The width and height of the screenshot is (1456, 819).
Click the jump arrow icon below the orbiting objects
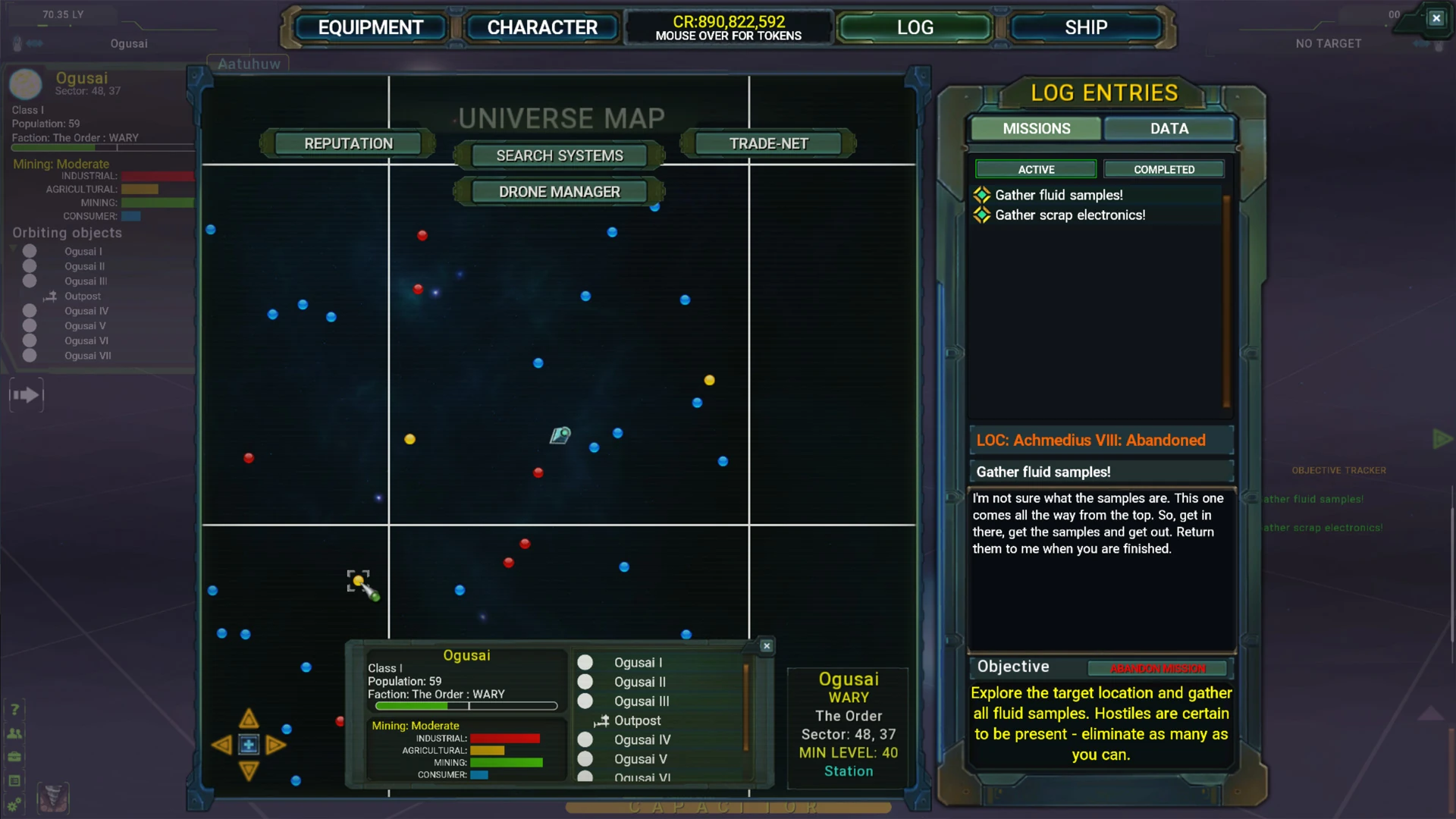[27, 394]
